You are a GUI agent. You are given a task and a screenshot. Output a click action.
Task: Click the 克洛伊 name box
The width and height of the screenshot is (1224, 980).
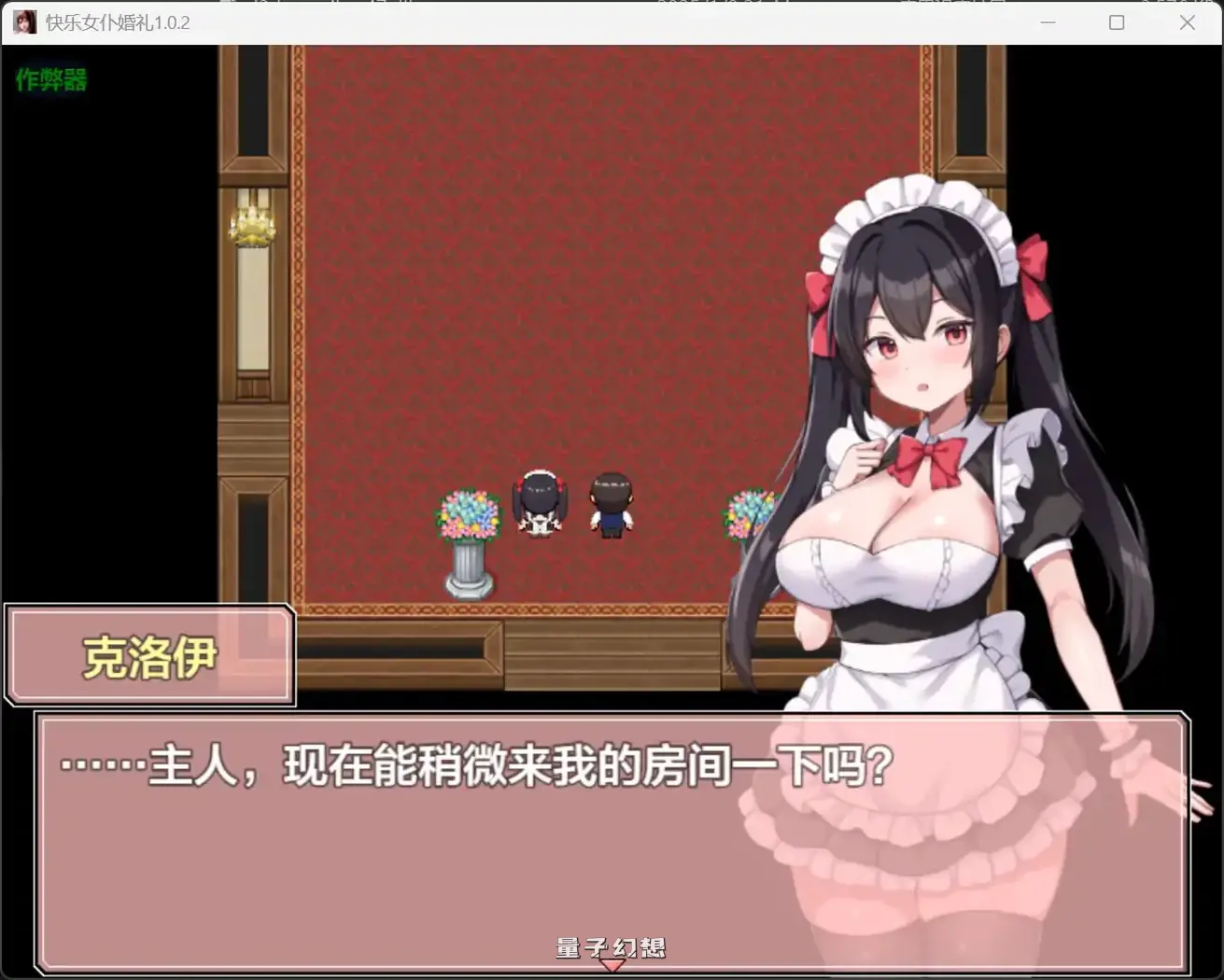coord(149,654)
